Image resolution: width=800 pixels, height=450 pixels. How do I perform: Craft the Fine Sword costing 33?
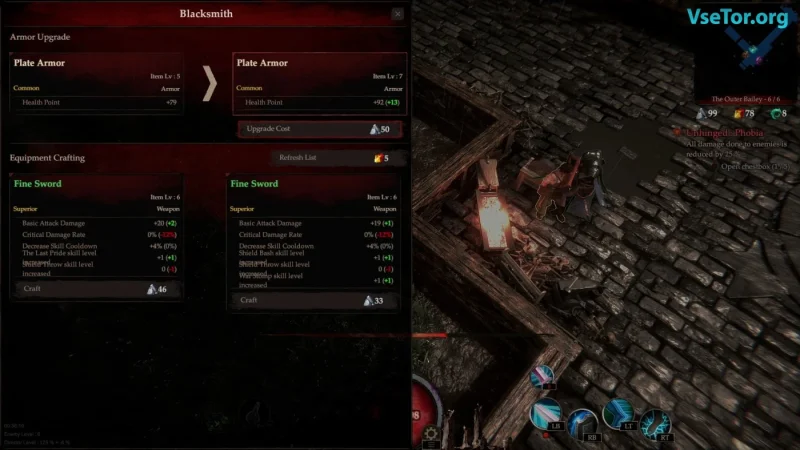[x=313, y=300]
